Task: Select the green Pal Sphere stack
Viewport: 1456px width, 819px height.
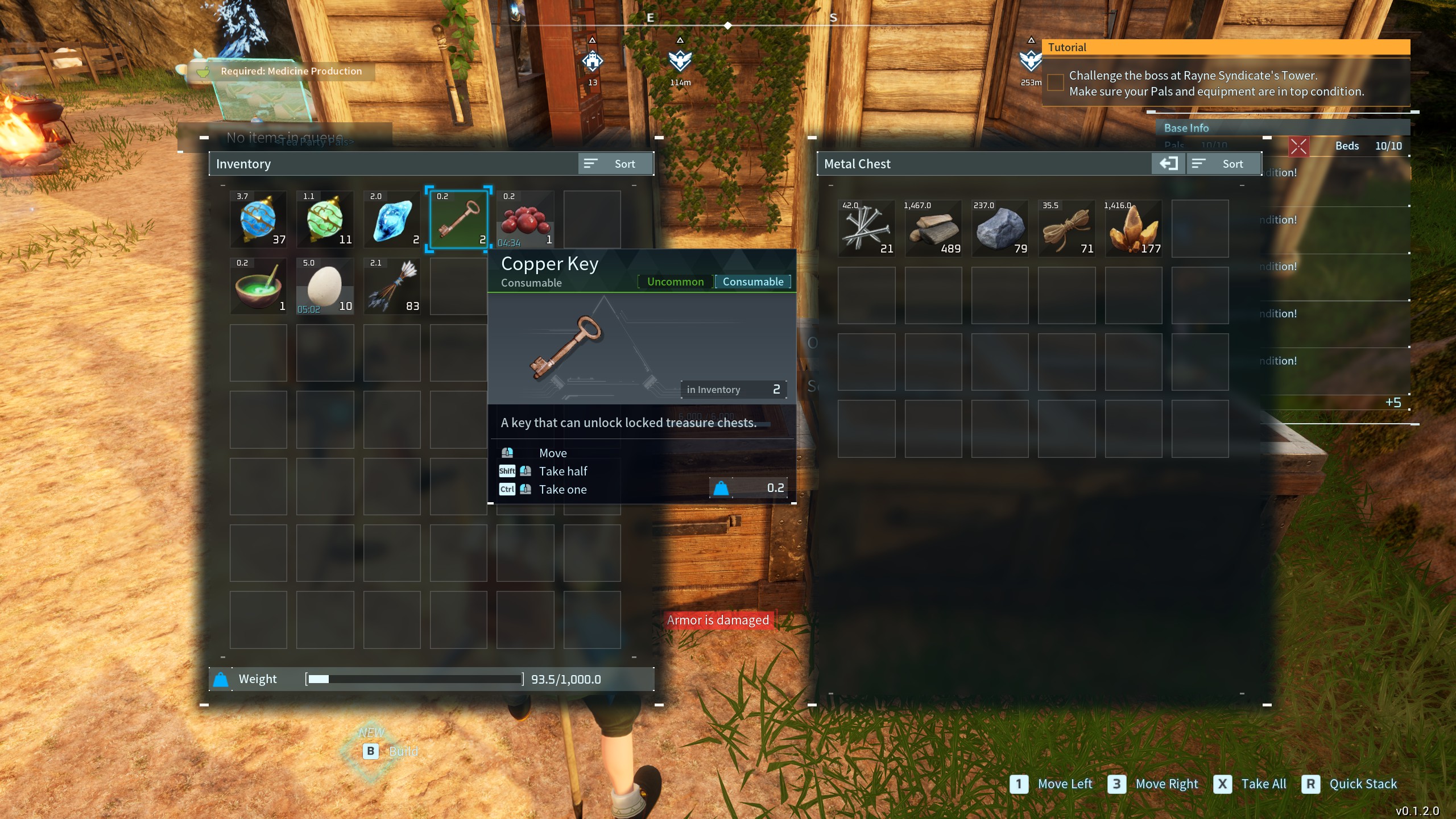Action: click(325, 220)
